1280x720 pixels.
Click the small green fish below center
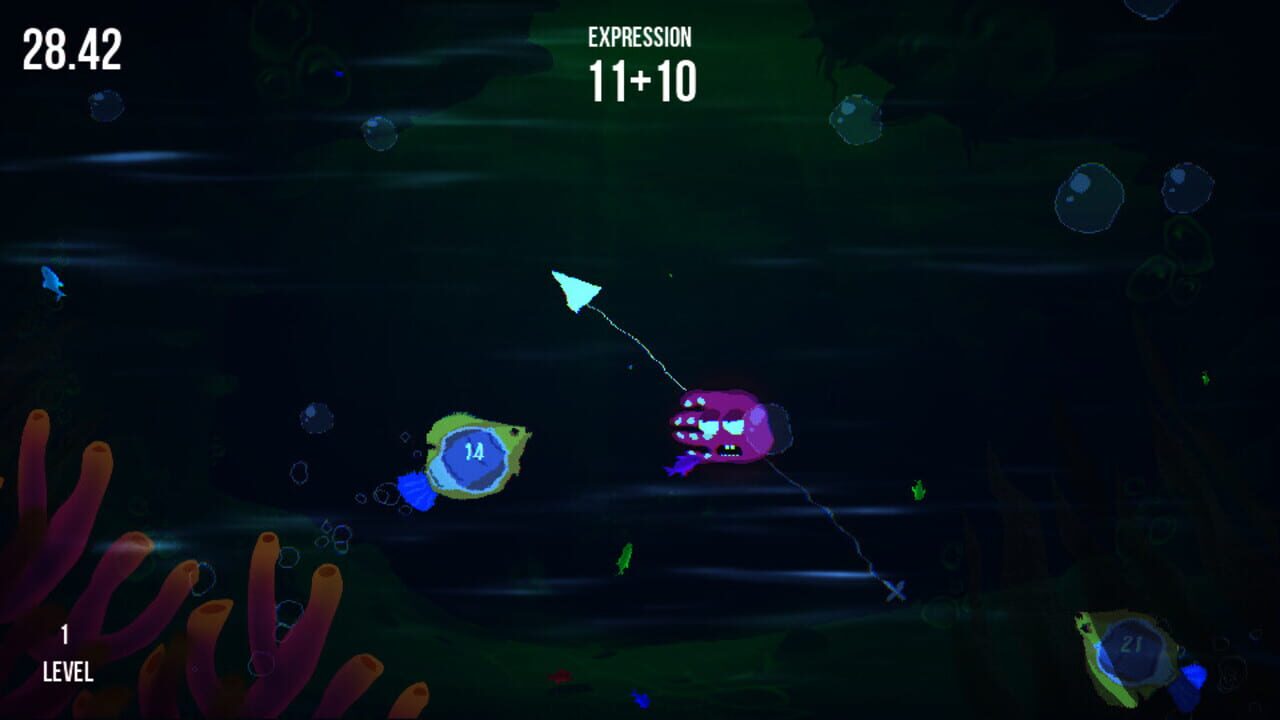[627, 561]
